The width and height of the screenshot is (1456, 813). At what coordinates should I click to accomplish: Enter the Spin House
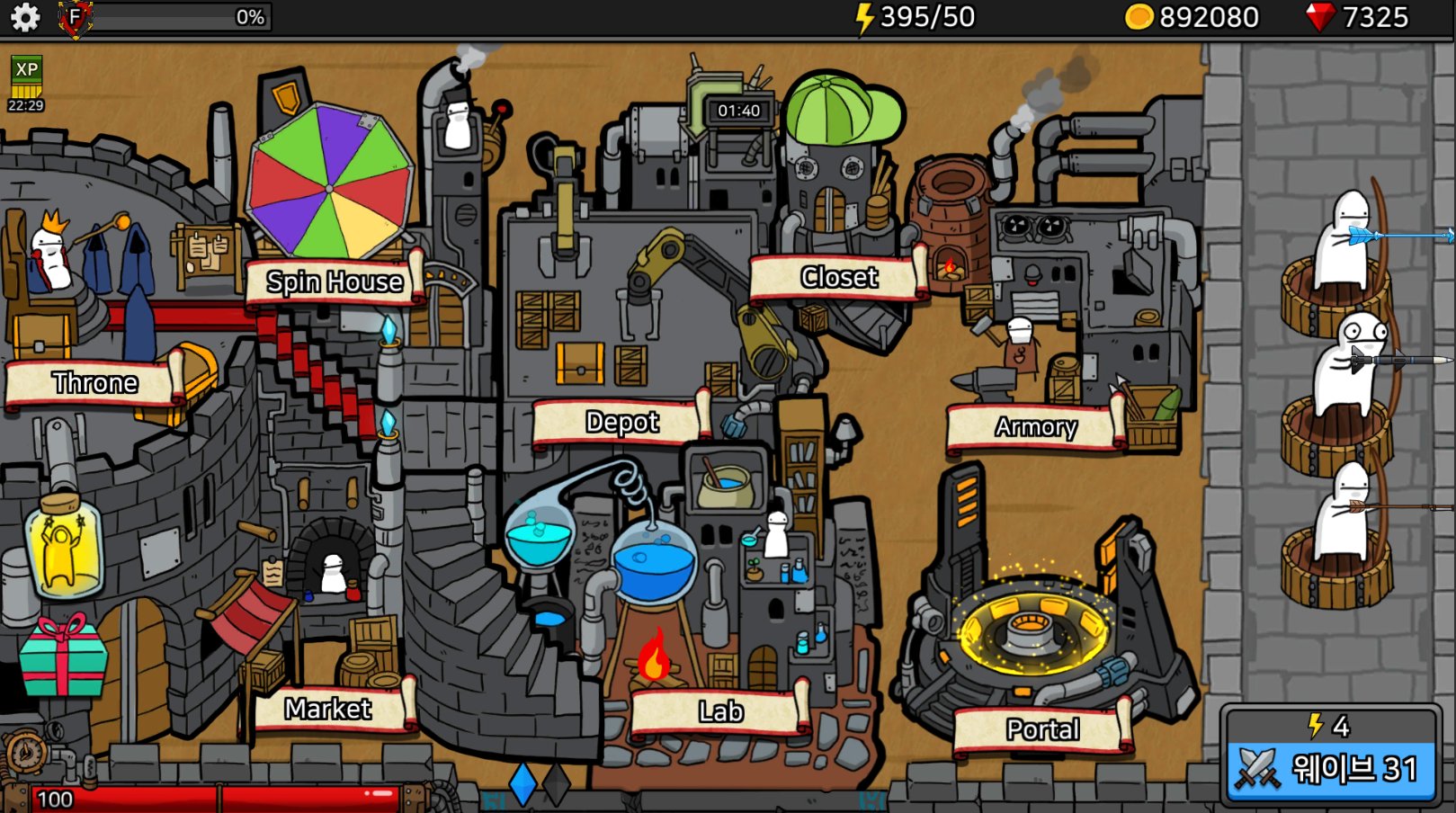click(334, 281)
